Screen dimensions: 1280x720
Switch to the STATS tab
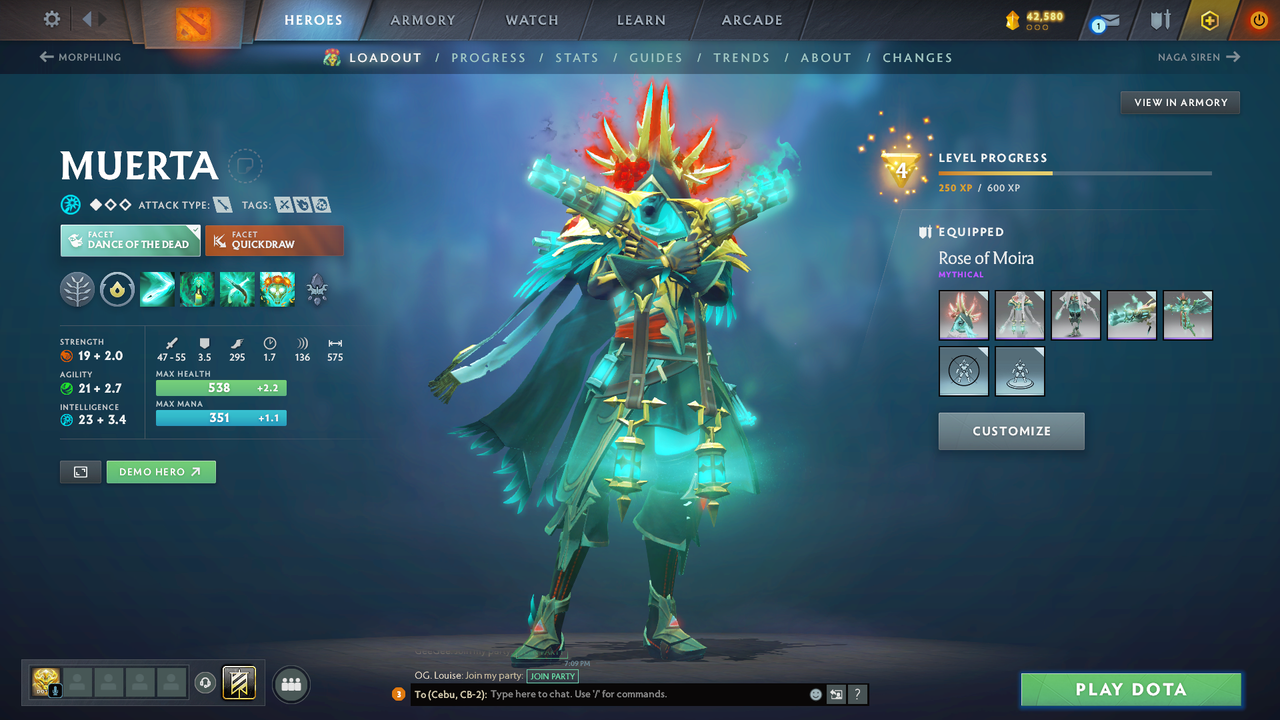coord(577,57)
